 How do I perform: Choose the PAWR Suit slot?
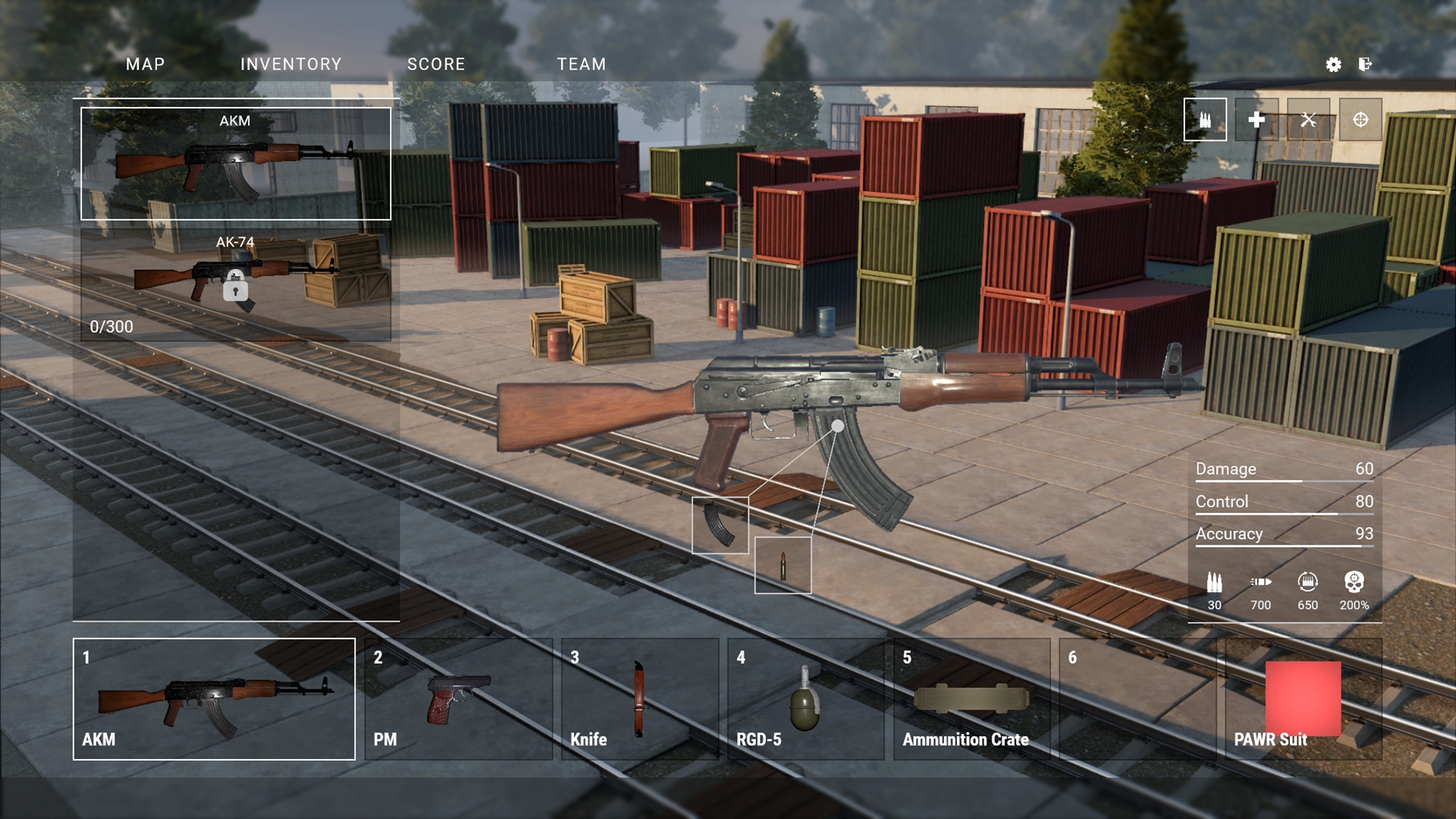[1303, 699]
